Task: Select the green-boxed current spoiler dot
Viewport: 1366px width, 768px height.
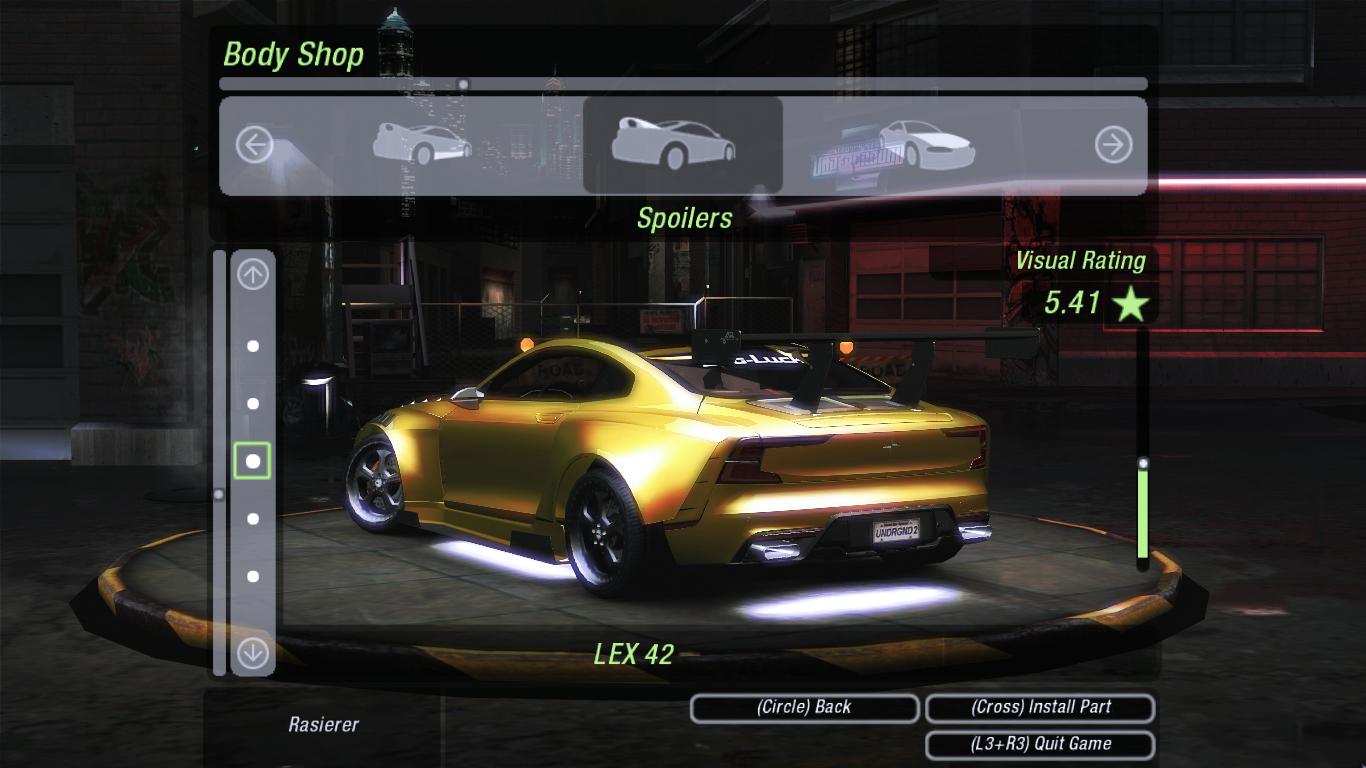Action: click(x=253, y=461)
